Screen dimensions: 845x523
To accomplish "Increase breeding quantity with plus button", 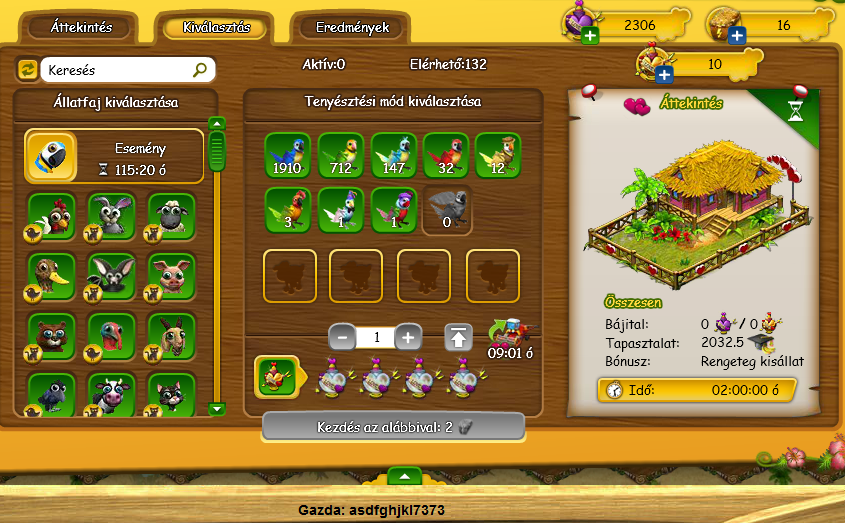I will (407, 337).
